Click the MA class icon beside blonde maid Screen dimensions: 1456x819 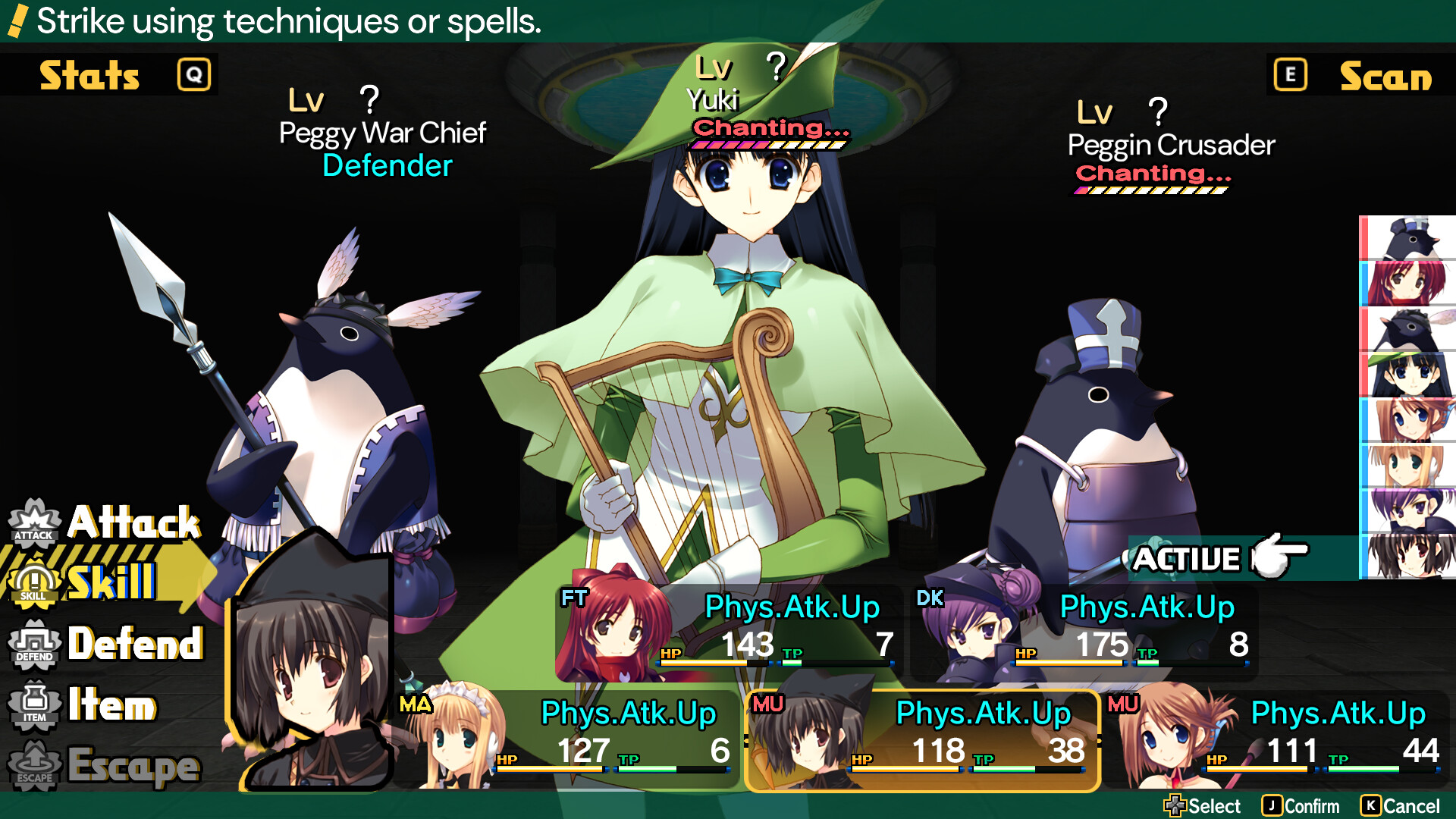point(414,705)
